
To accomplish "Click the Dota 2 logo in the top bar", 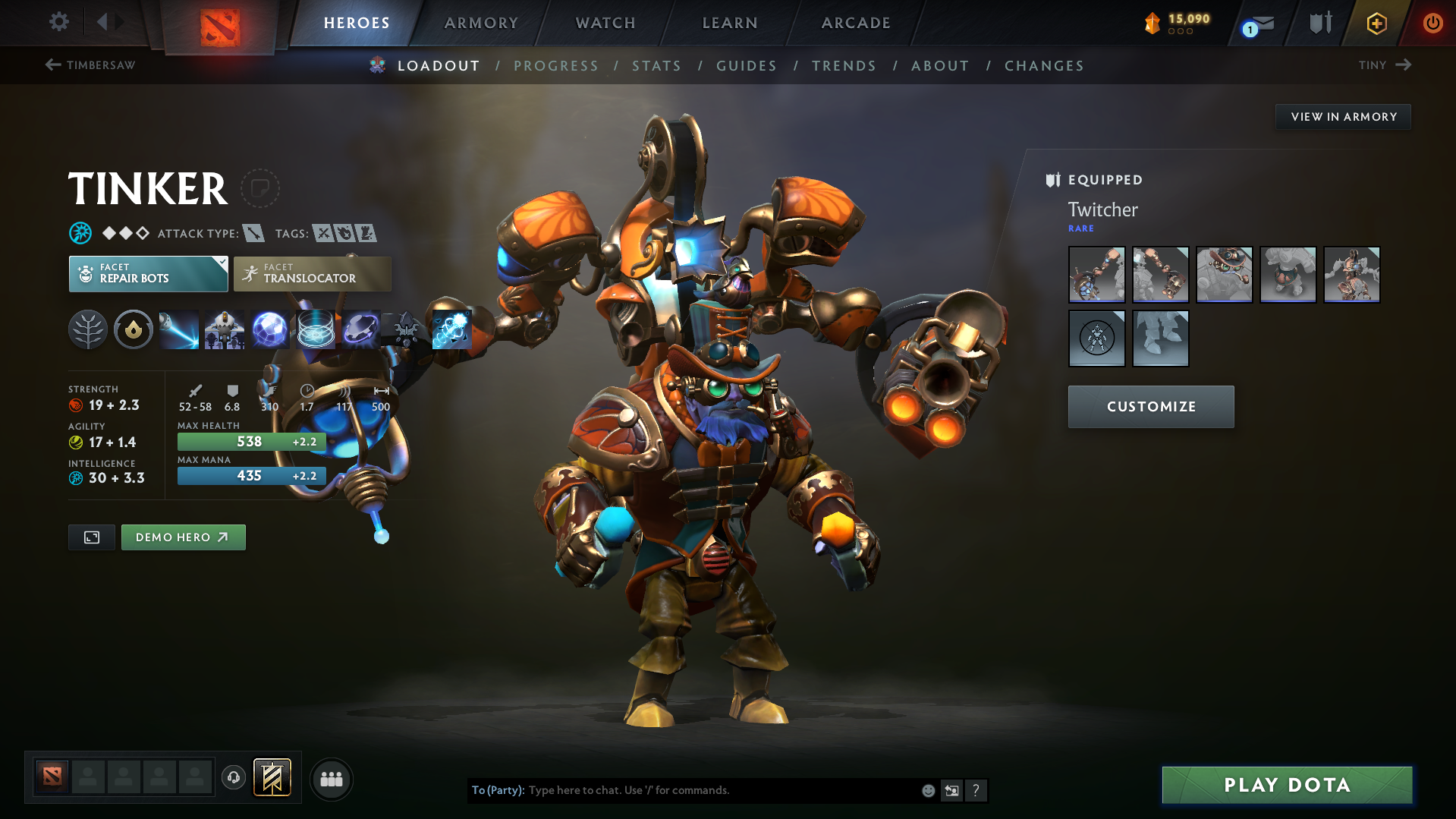I will pyautogui.click(x=220, y=23).
